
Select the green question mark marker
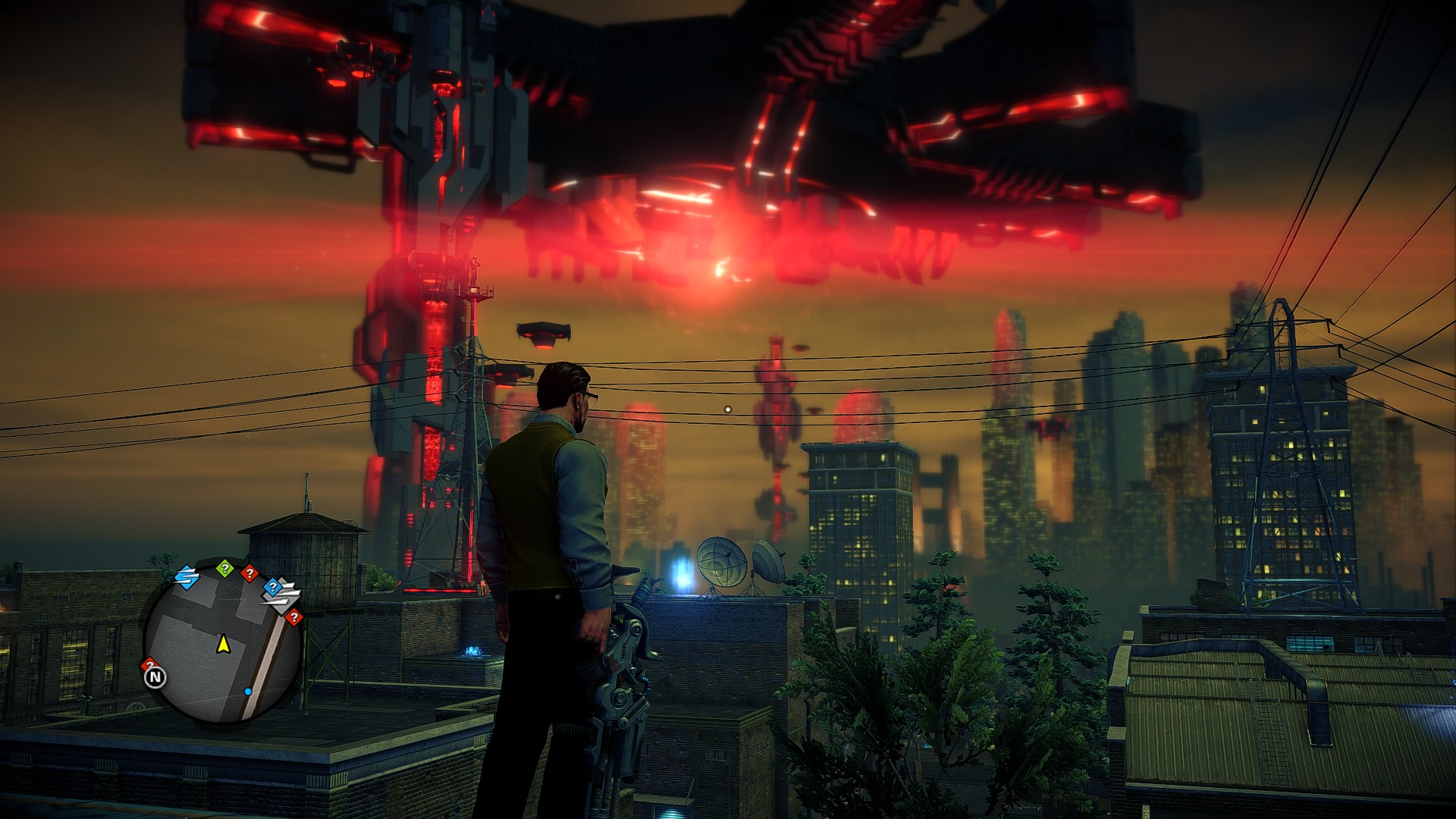224,568
